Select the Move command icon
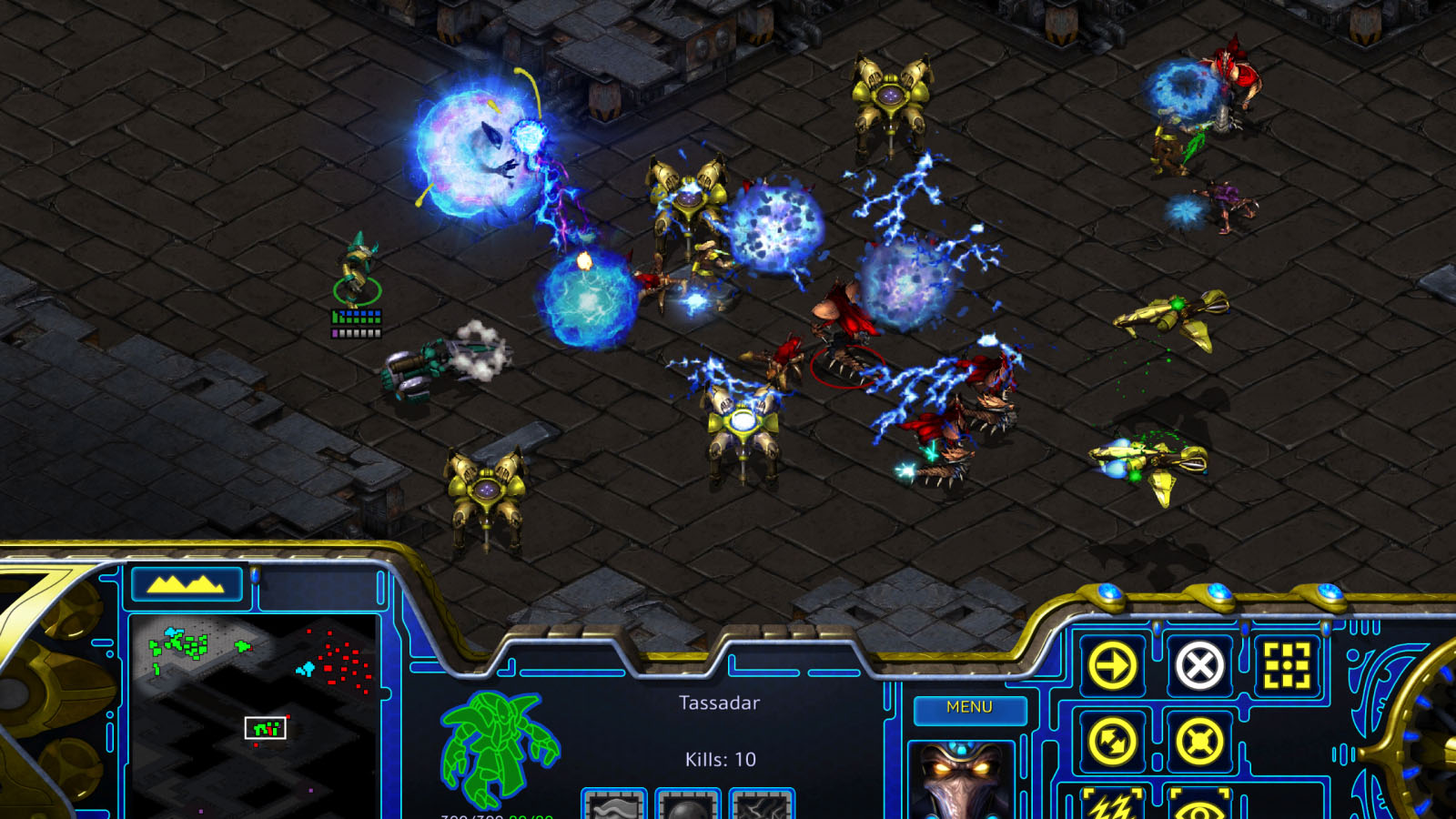Viewport: 1456px width, 819px height. (x=1112, y=664)
